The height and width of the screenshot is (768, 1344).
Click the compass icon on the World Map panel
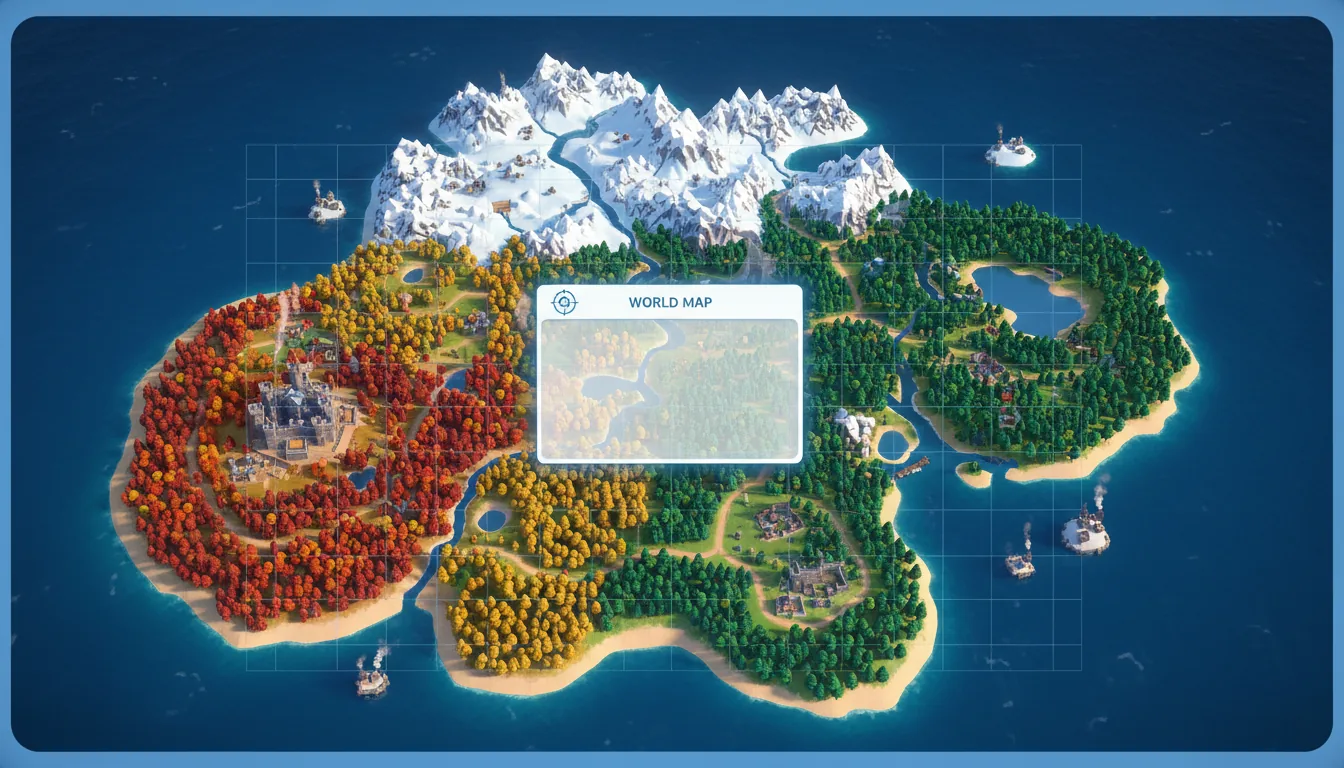(563, 301)
